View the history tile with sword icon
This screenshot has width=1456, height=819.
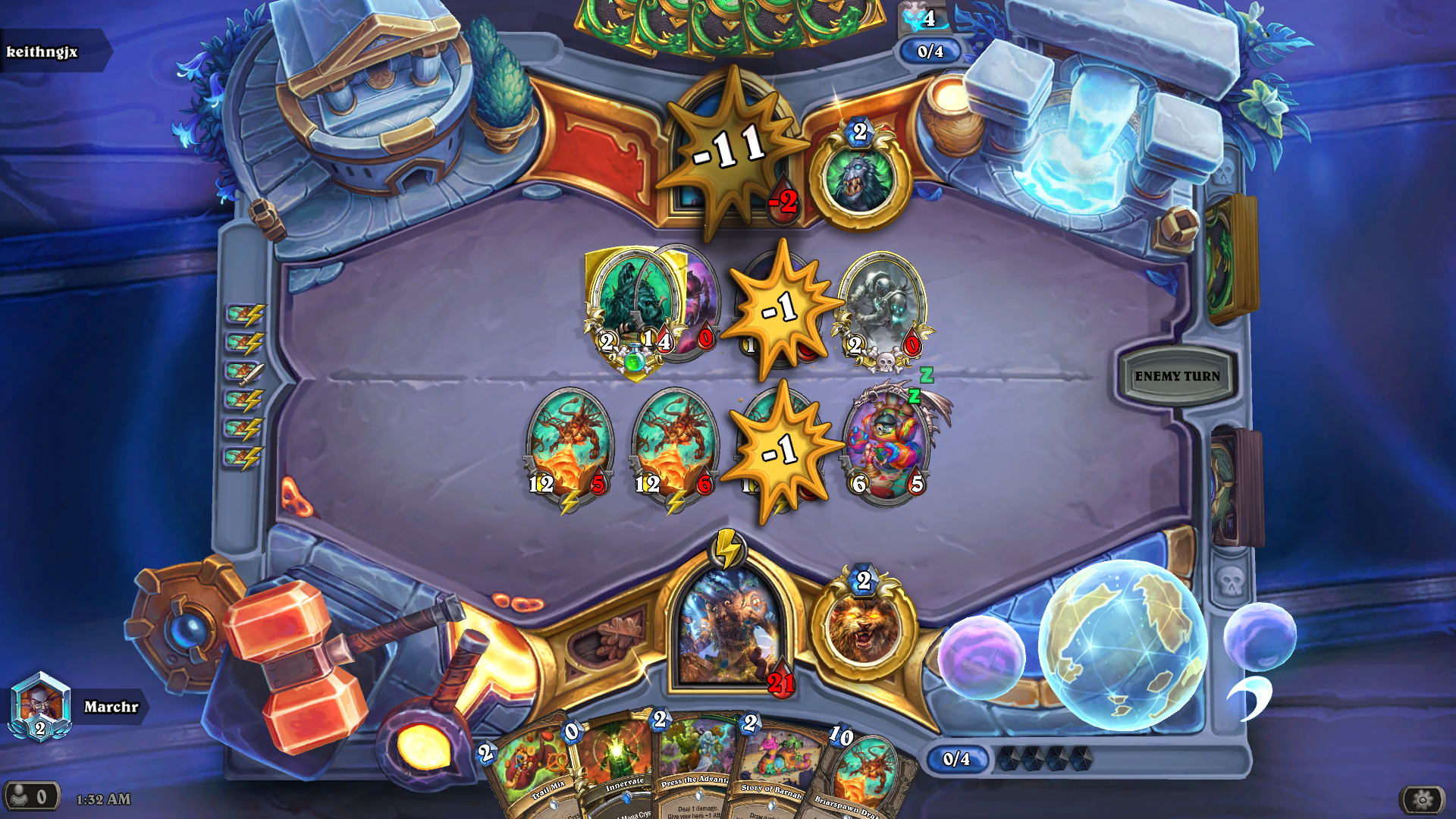(244, 372)
